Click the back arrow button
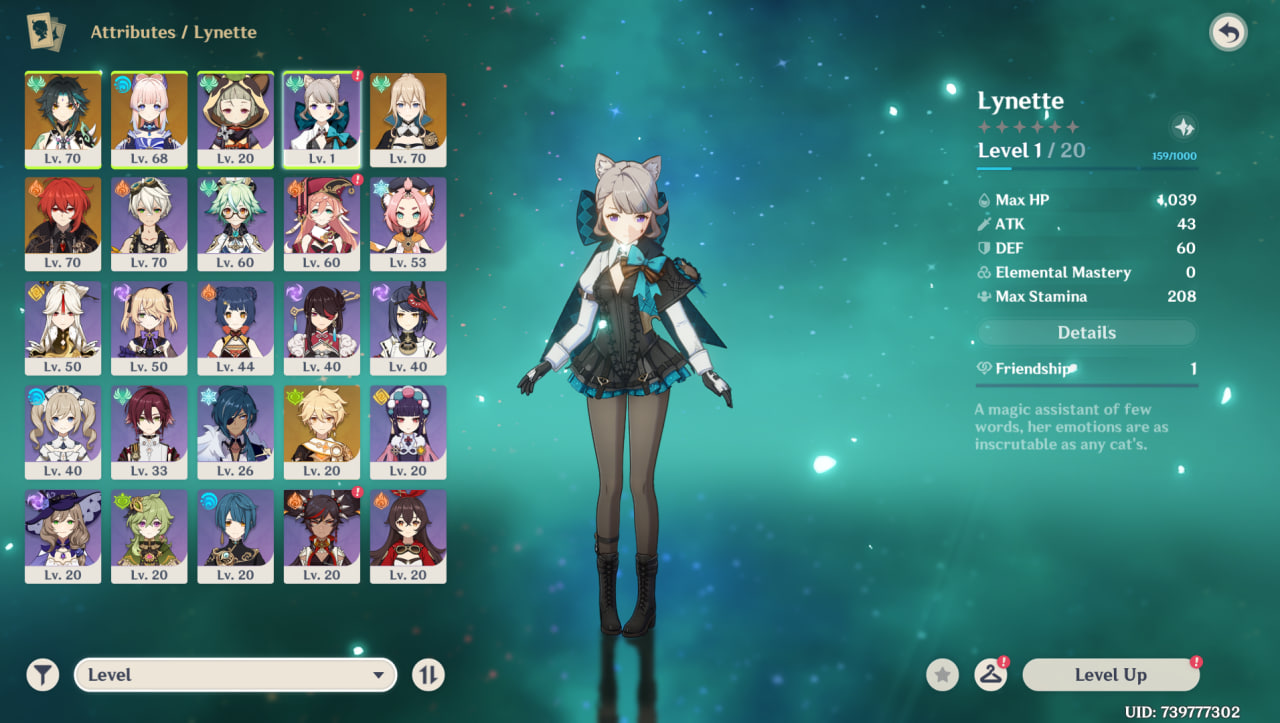This screenshot has width=1280, height=723. tap(1228, 33)
